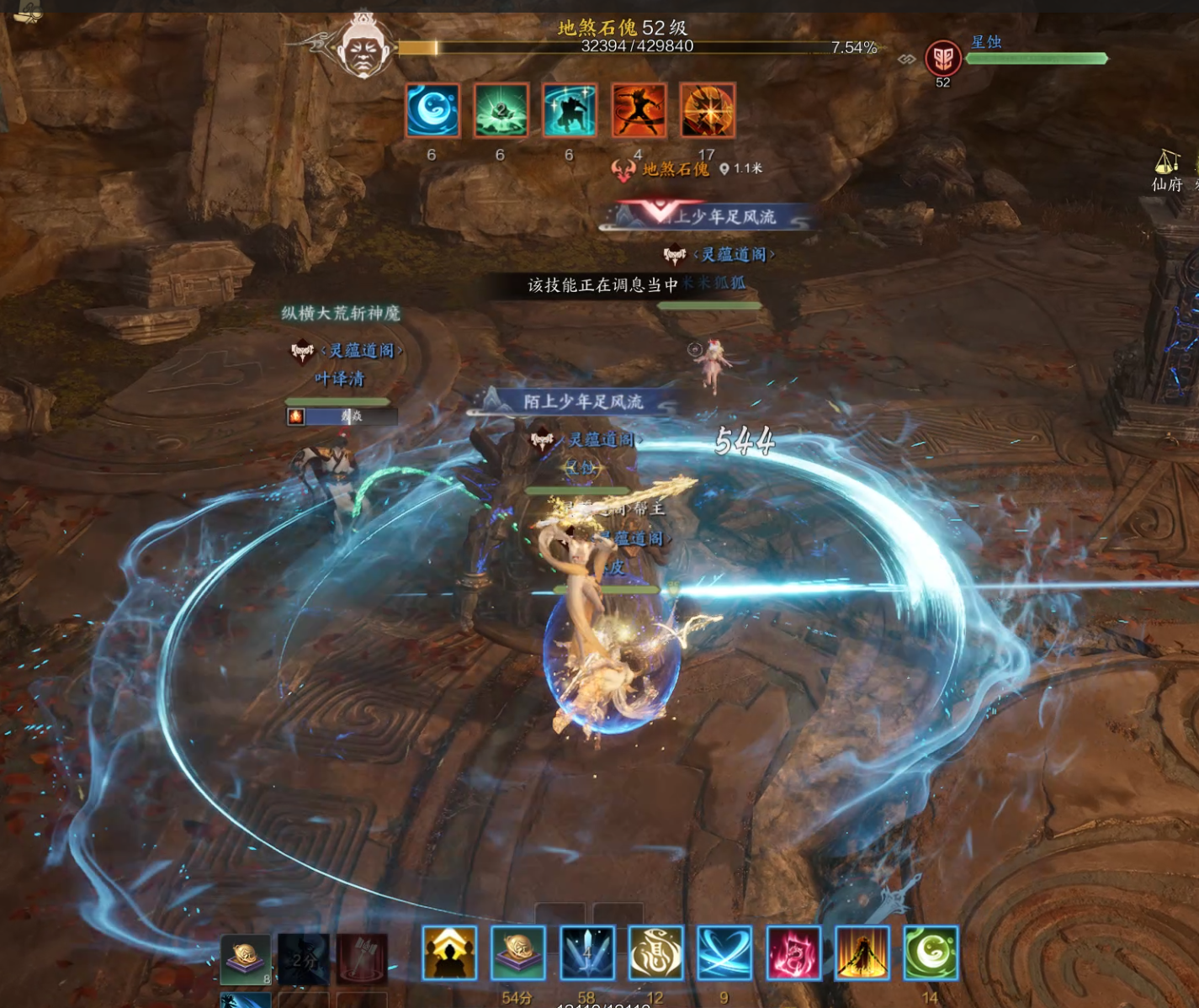Click the 地煞石傀 tracker label
The image size is (1199, 1008).
coord(676,169)
